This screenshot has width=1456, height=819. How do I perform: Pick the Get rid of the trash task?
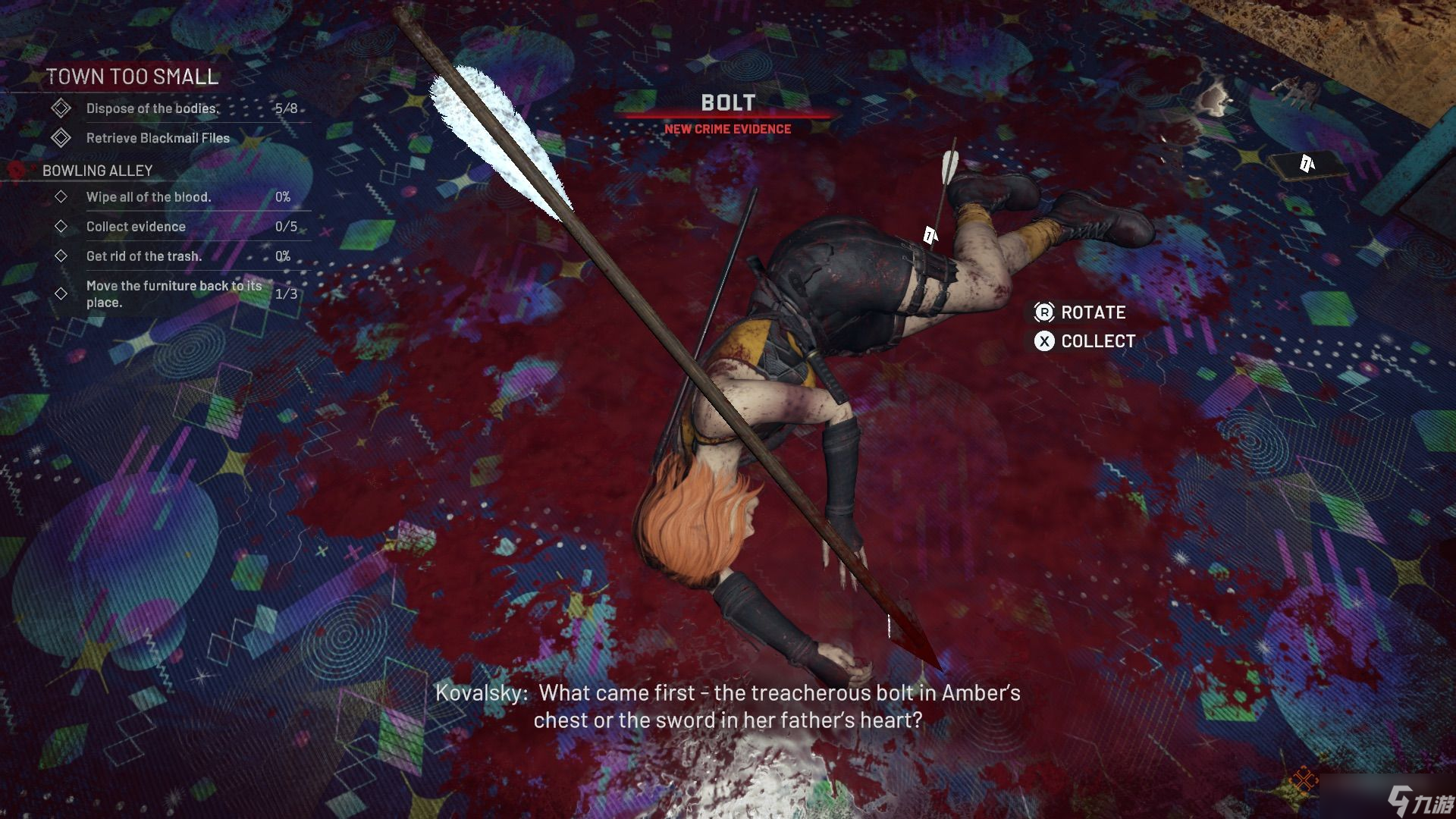[x=144, y=256]
